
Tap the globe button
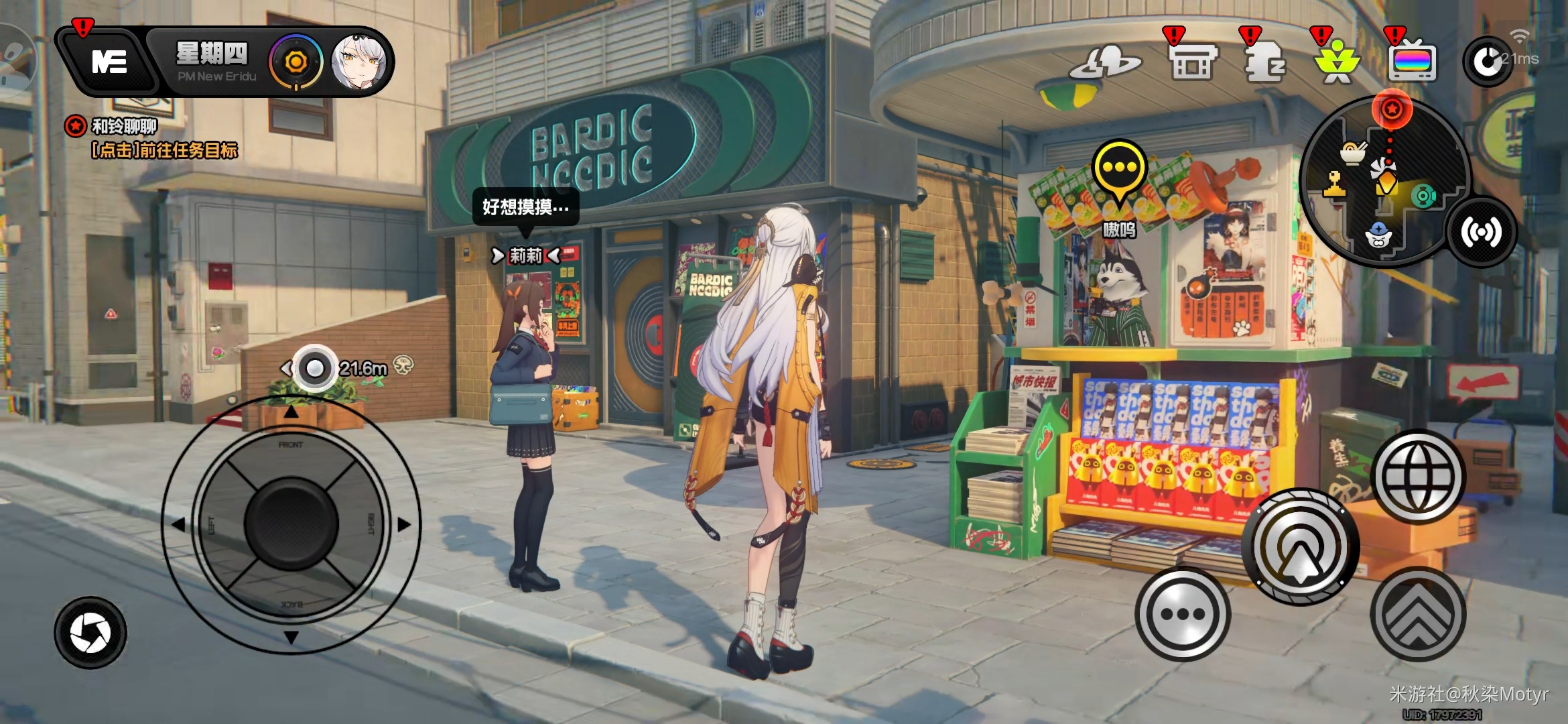click(x=1418, y=477)
